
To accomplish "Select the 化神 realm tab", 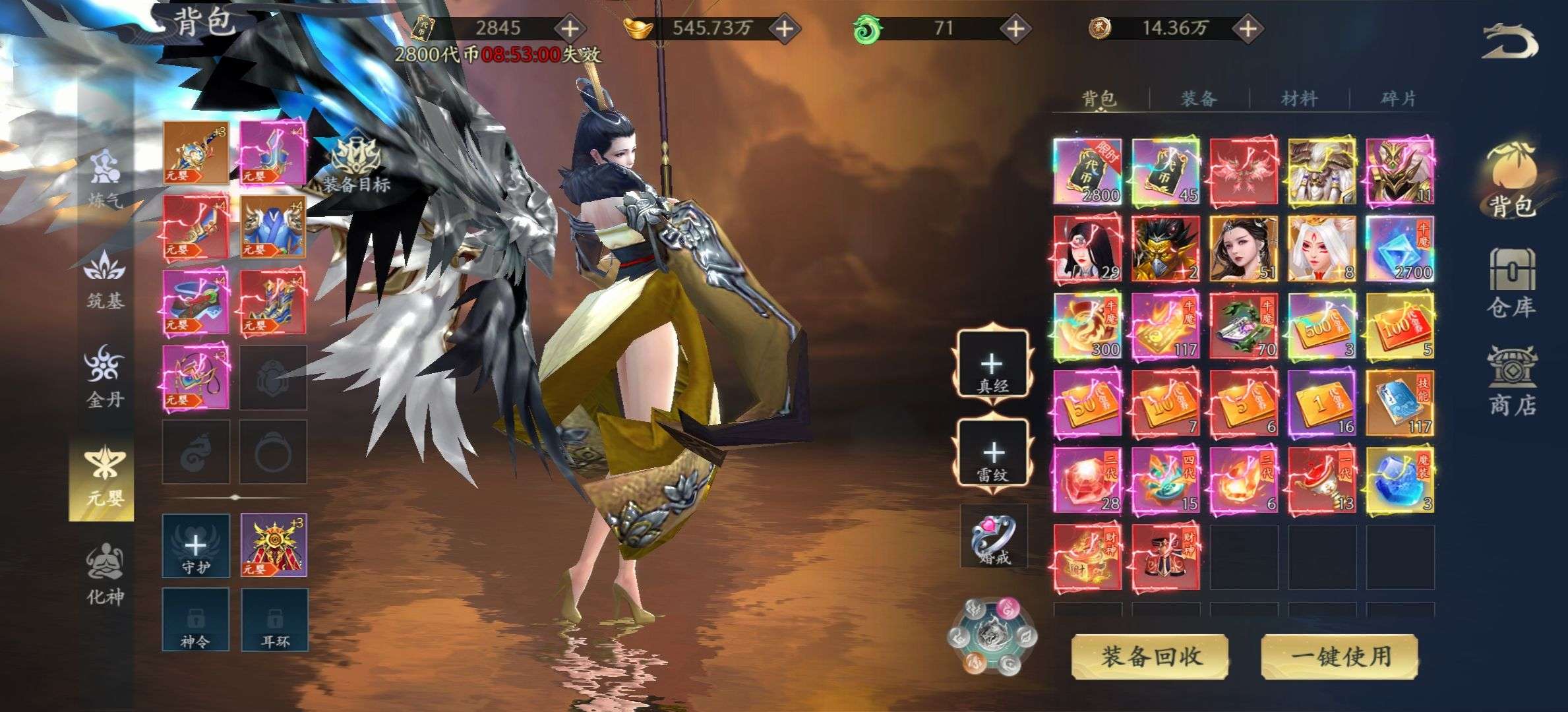I will [105, 574].
